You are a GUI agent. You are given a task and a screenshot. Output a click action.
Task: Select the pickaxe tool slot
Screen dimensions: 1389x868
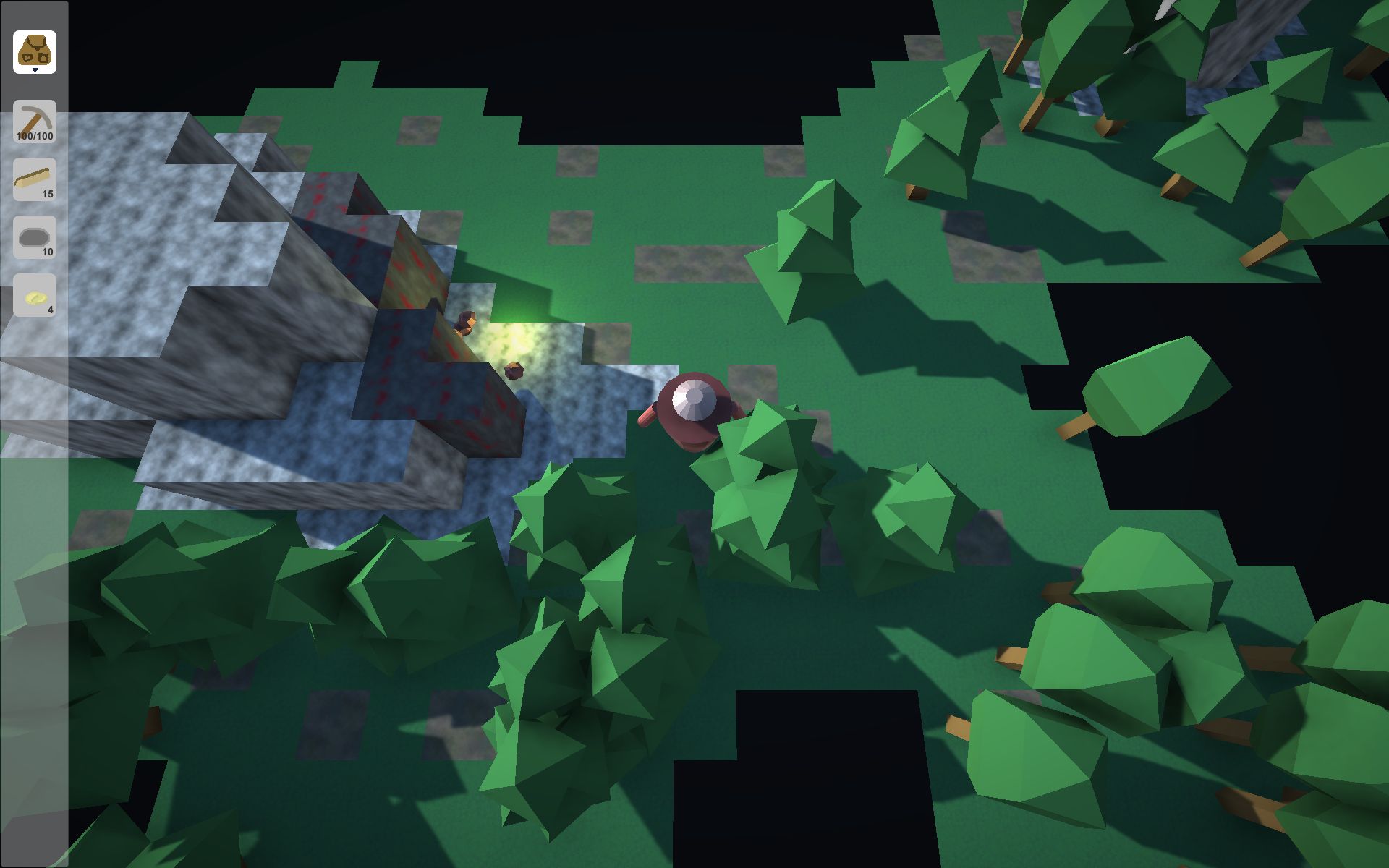pos(35,121)
